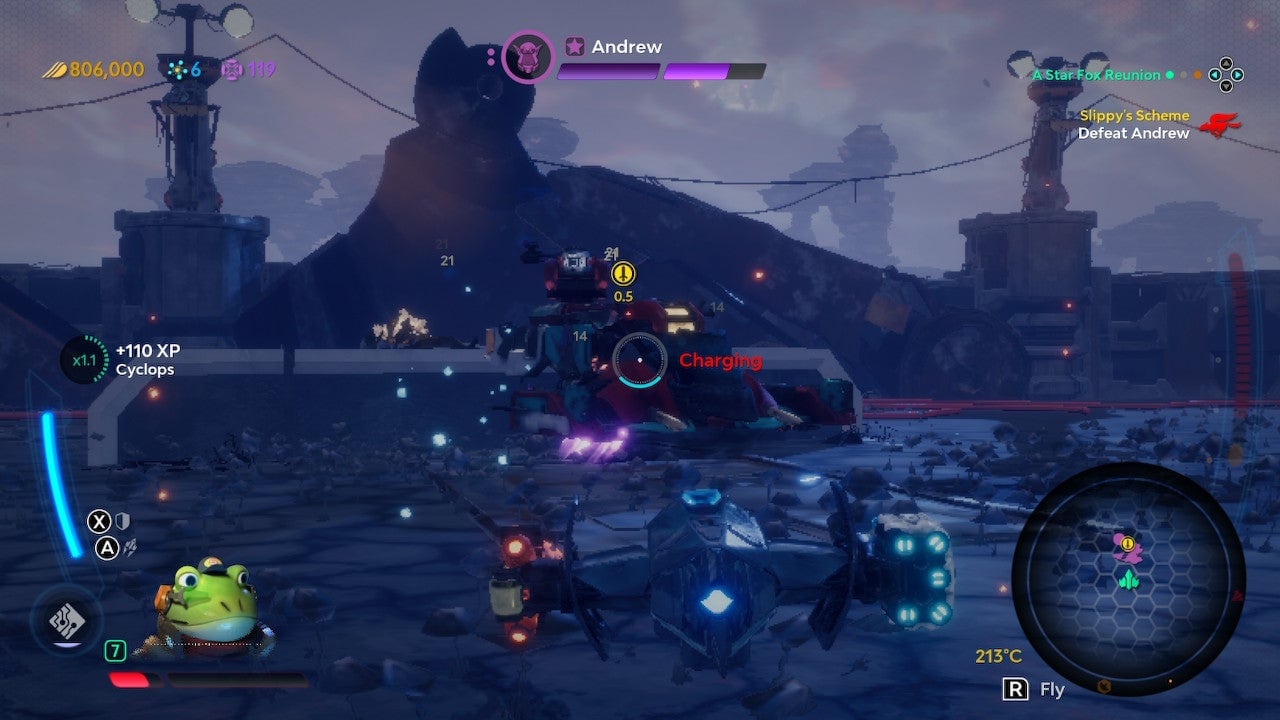
Task: Click the x1.1 combo multiplier ring
Action: click(x=83, y=360)
